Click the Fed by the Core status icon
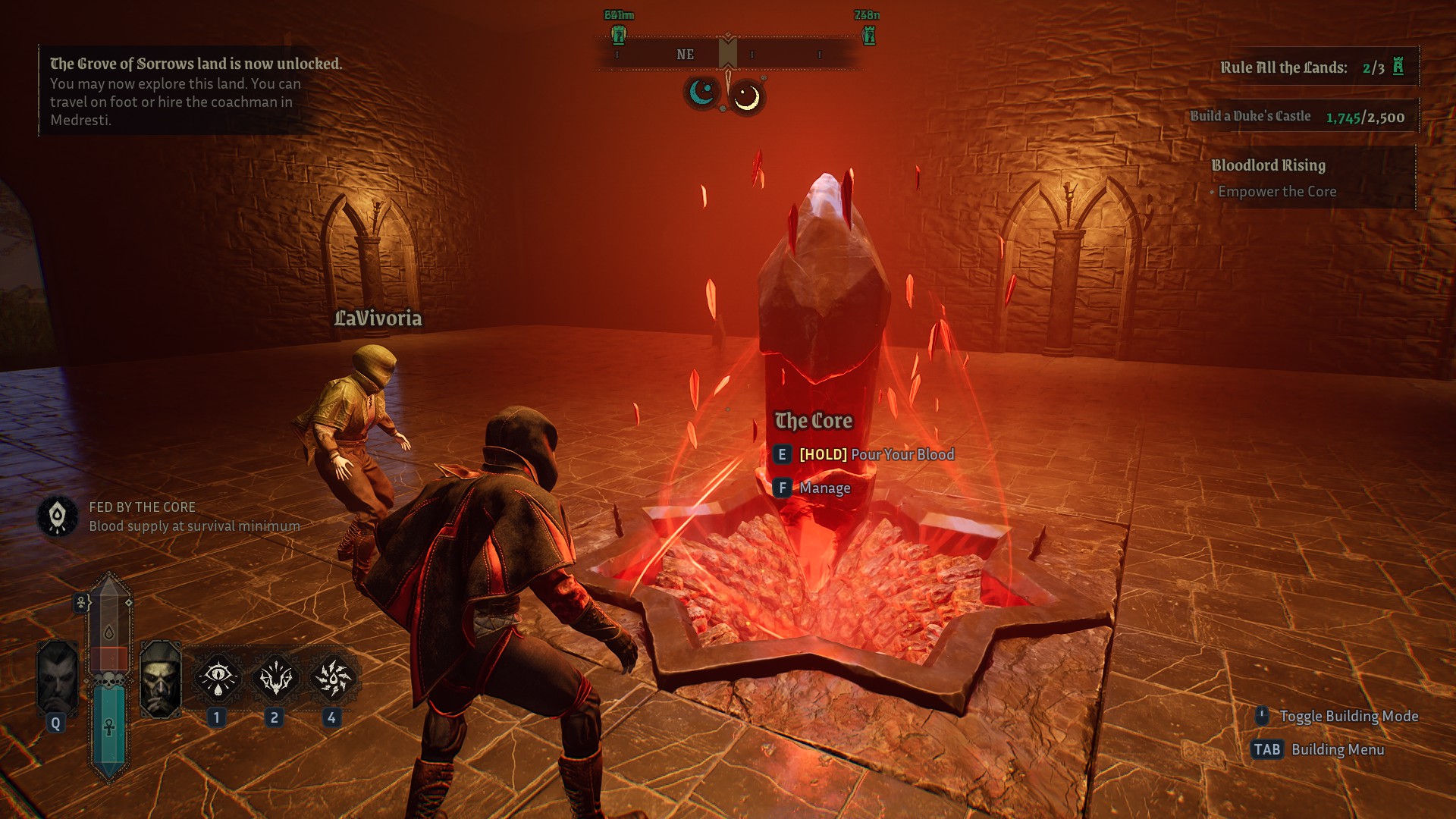1456x819 pixels. pyautogui.click(x=58, y=516)
